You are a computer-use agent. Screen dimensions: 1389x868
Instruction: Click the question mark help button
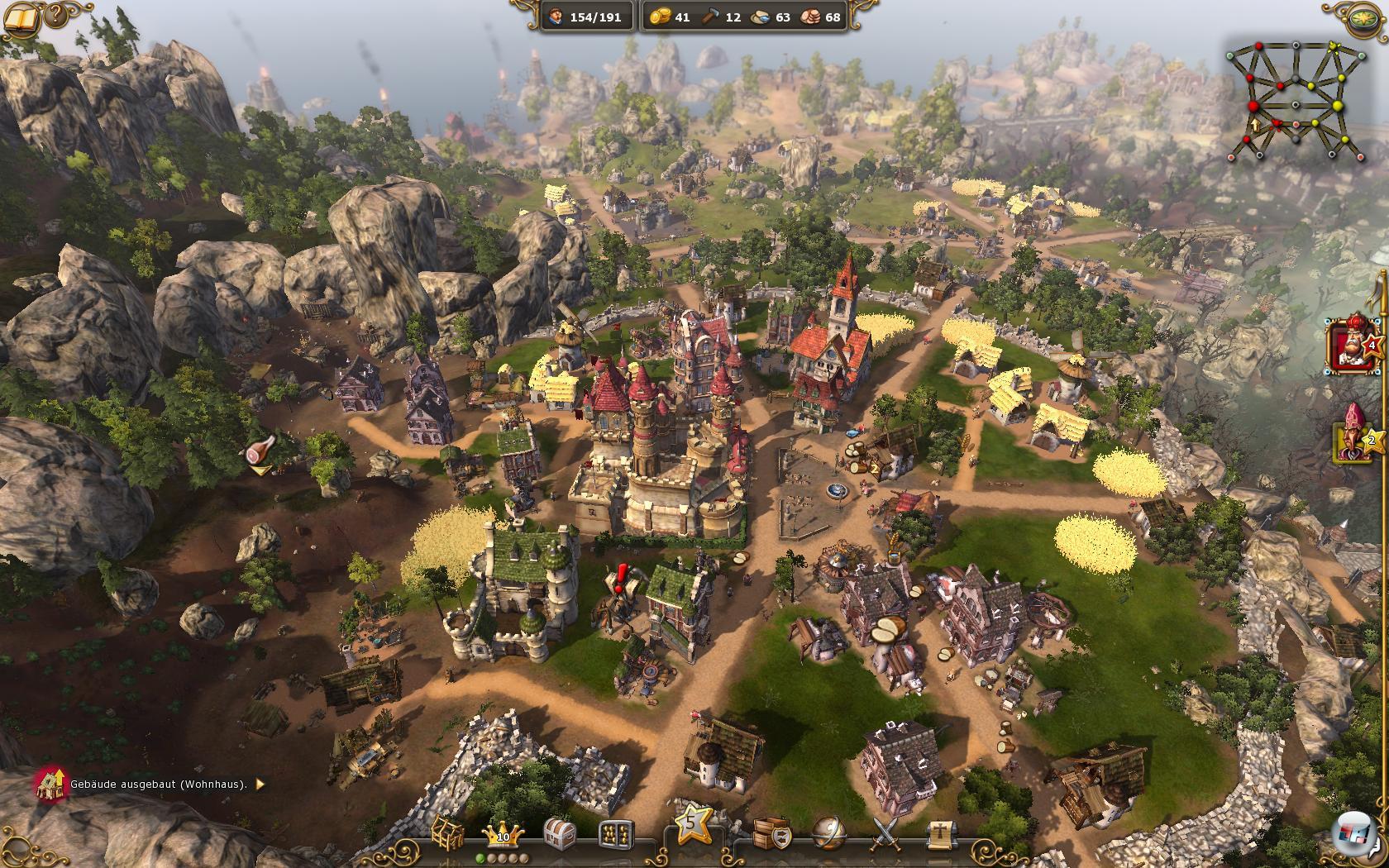point(56,14)
